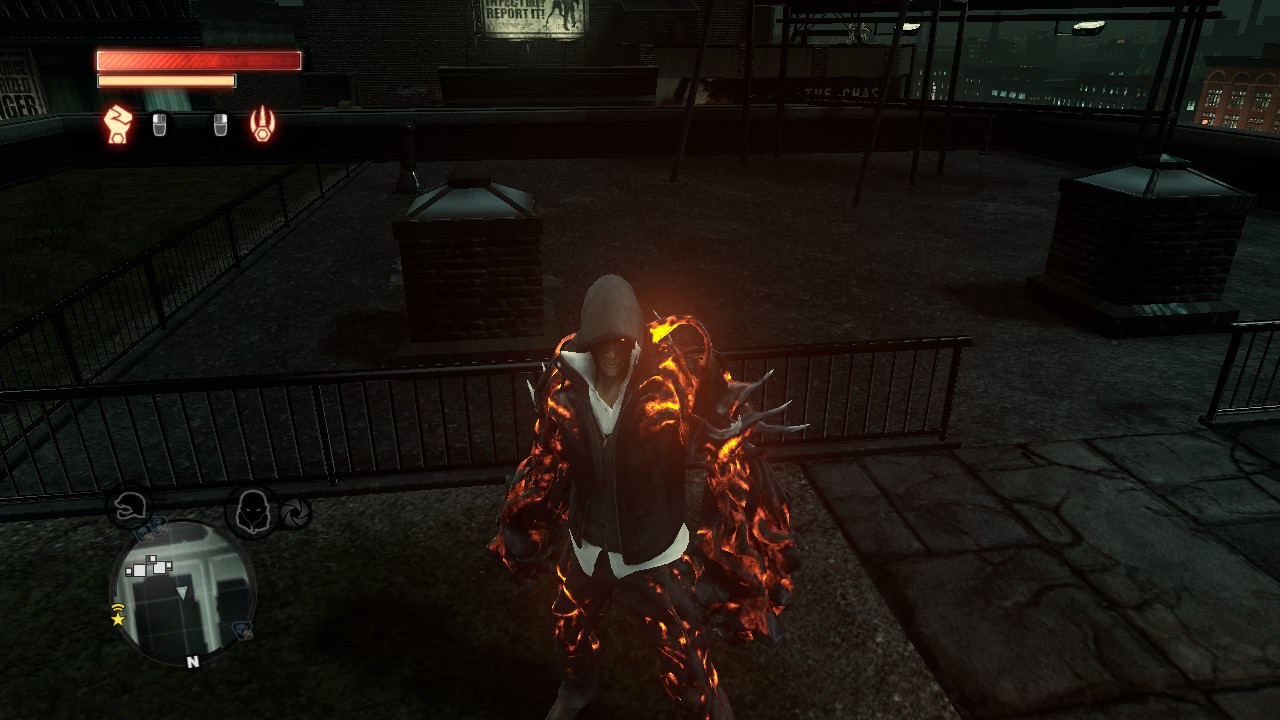
Task: Select the yellow star mission marker
Action: 118,620
